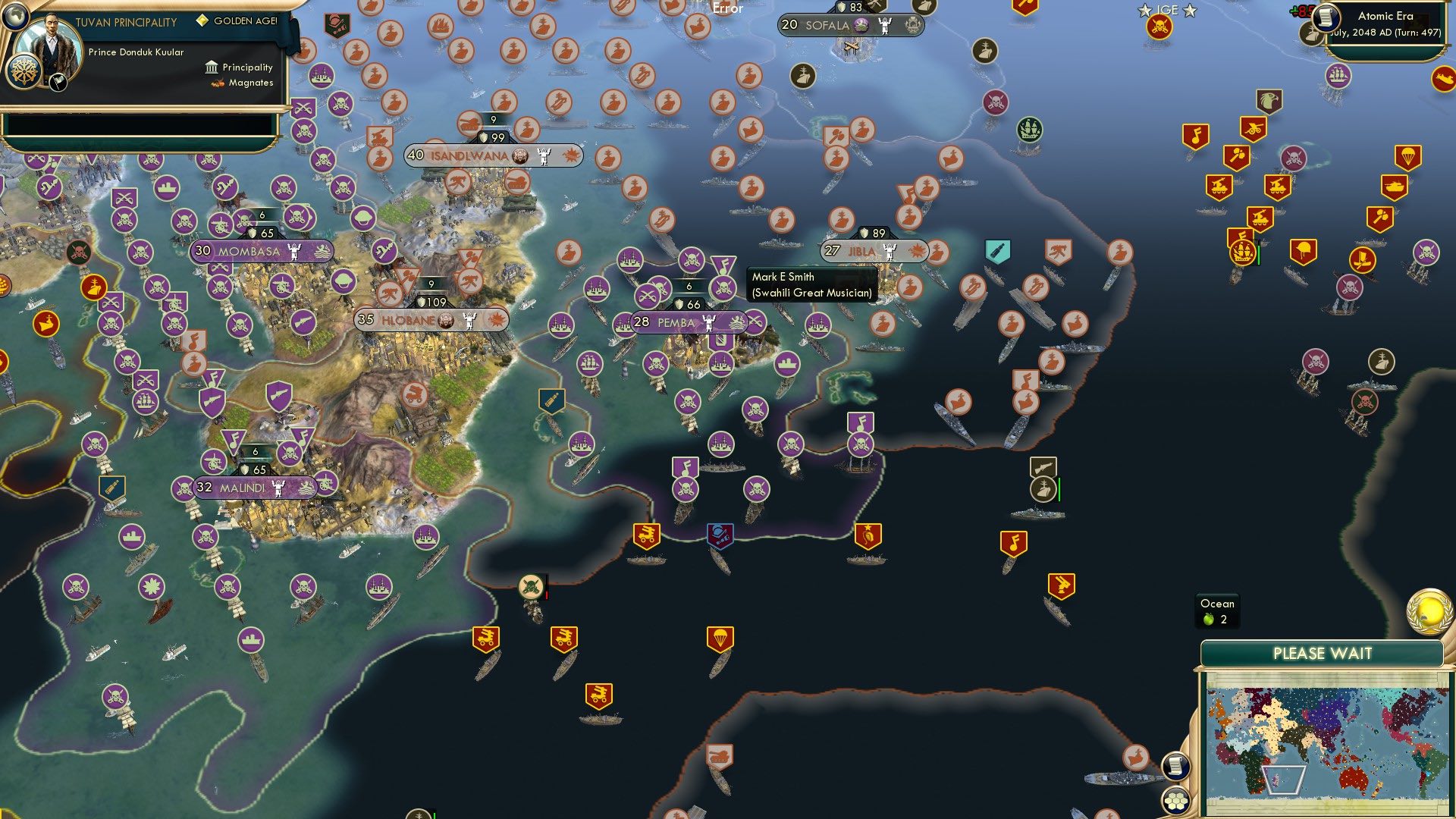The image size is (1456, 819).
Task: Click the purple sailing ship icon below Atomic Era panel
Action: click(1338, 74)
